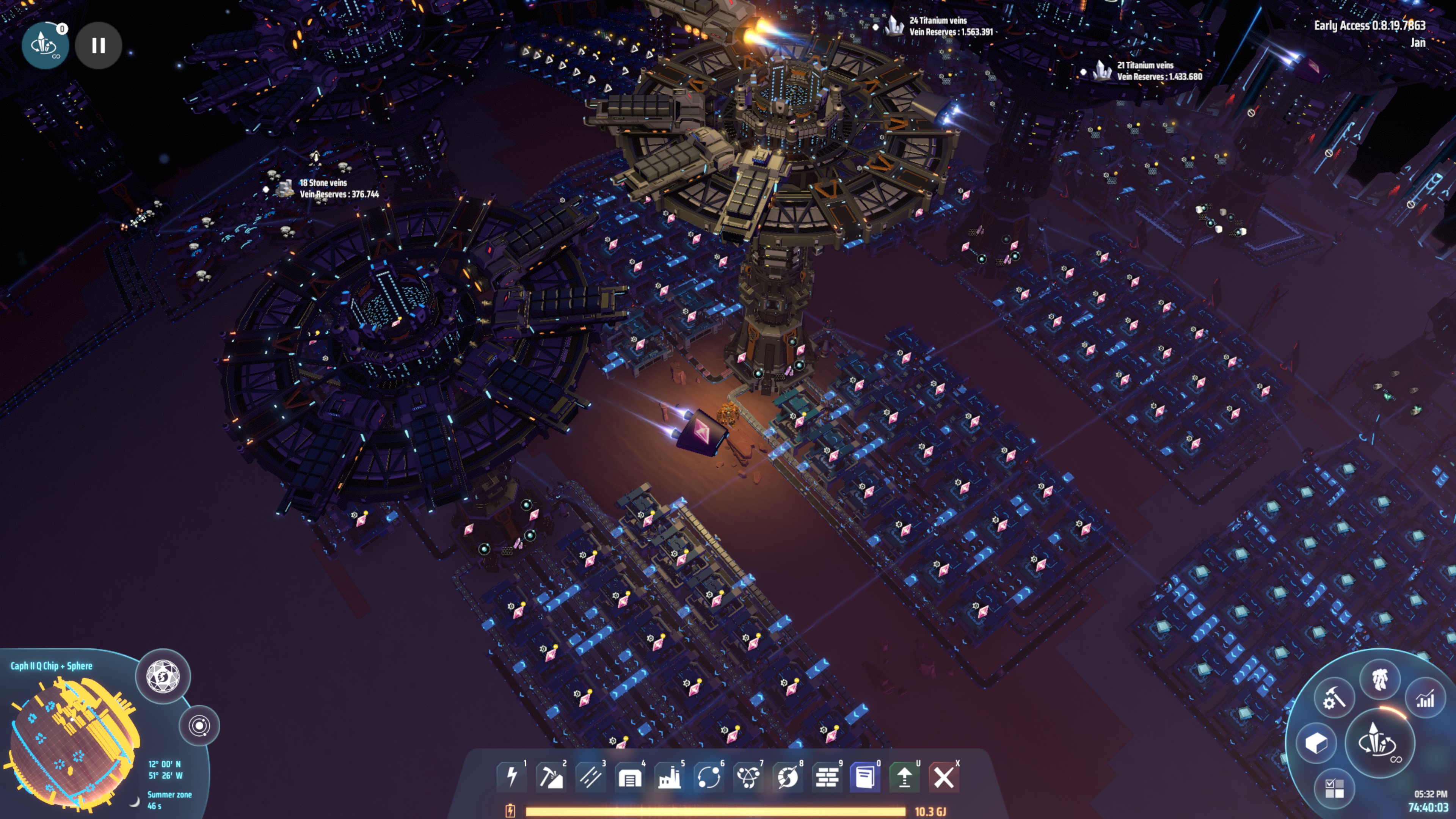Pause the game with the pause button
The image size is (1456, 819).
99,46
